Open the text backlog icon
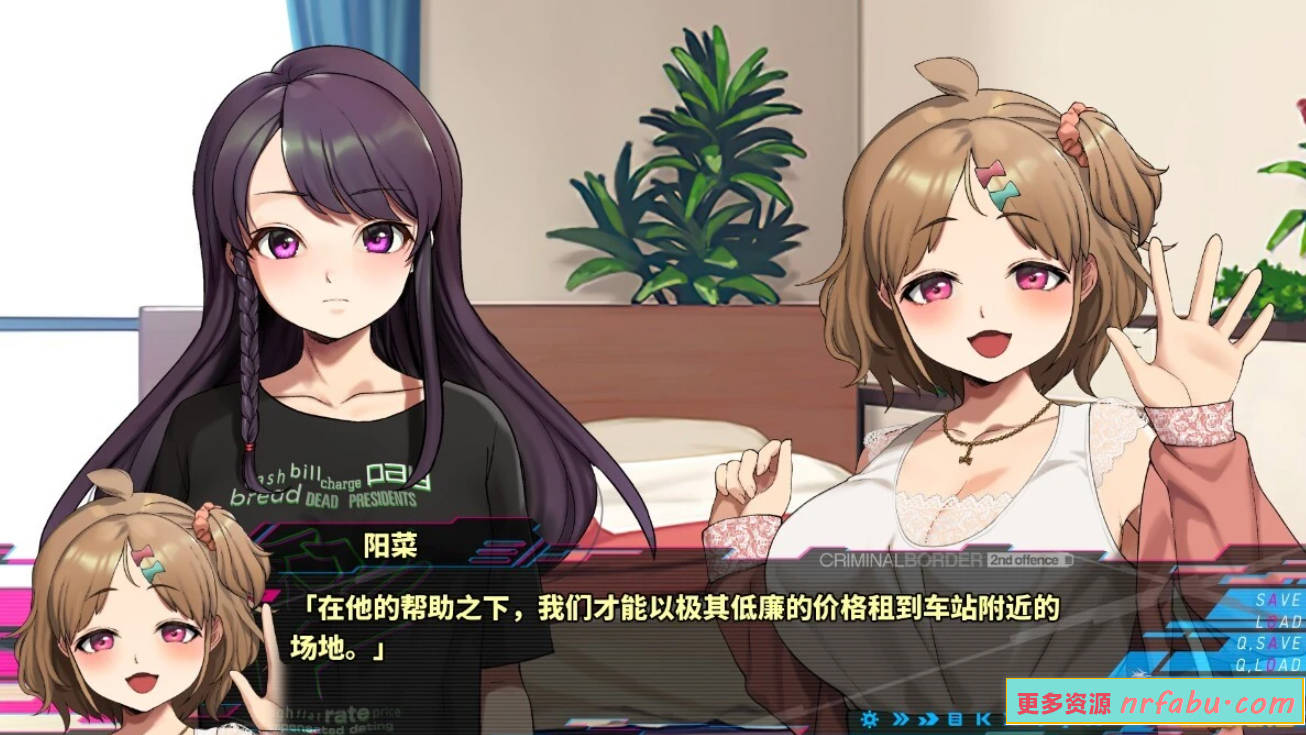 coord(956,718)
